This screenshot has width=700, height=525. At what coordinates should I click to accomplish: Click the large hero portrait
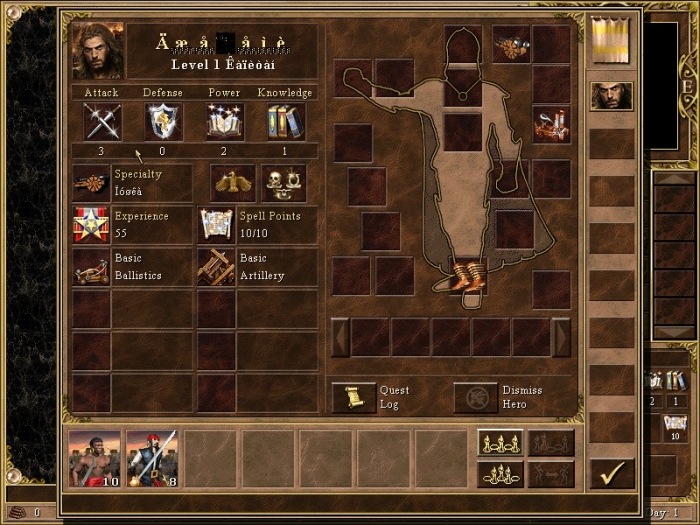98,51
